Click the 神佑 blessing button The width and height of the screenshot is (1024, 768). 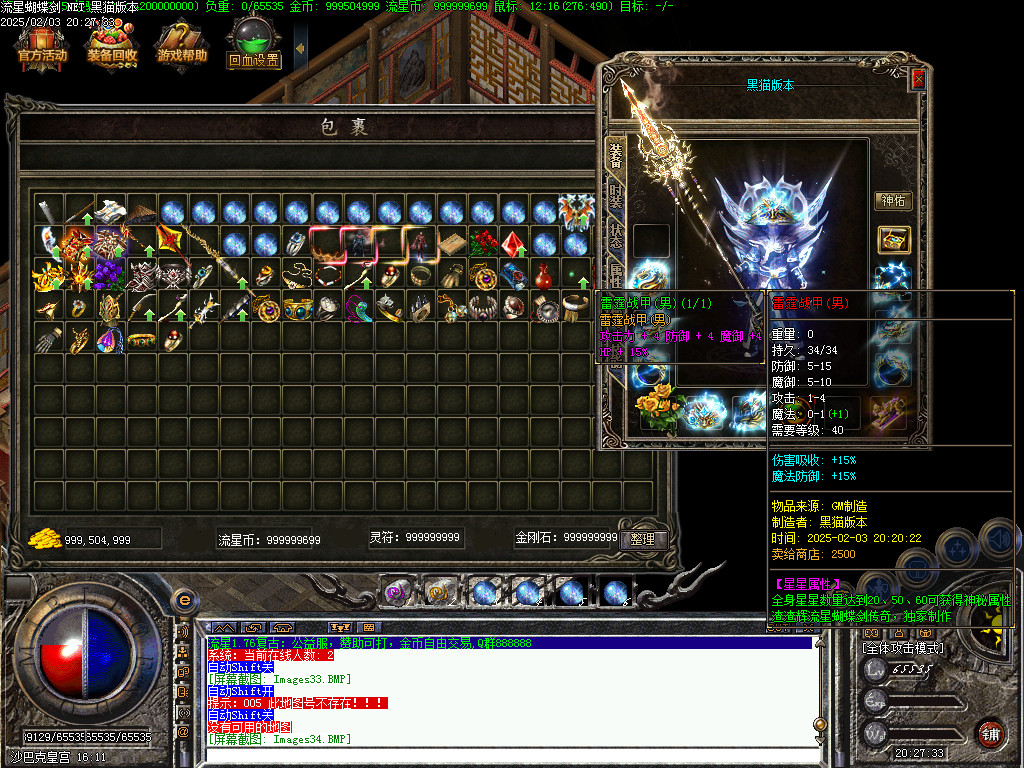point(893,201)
